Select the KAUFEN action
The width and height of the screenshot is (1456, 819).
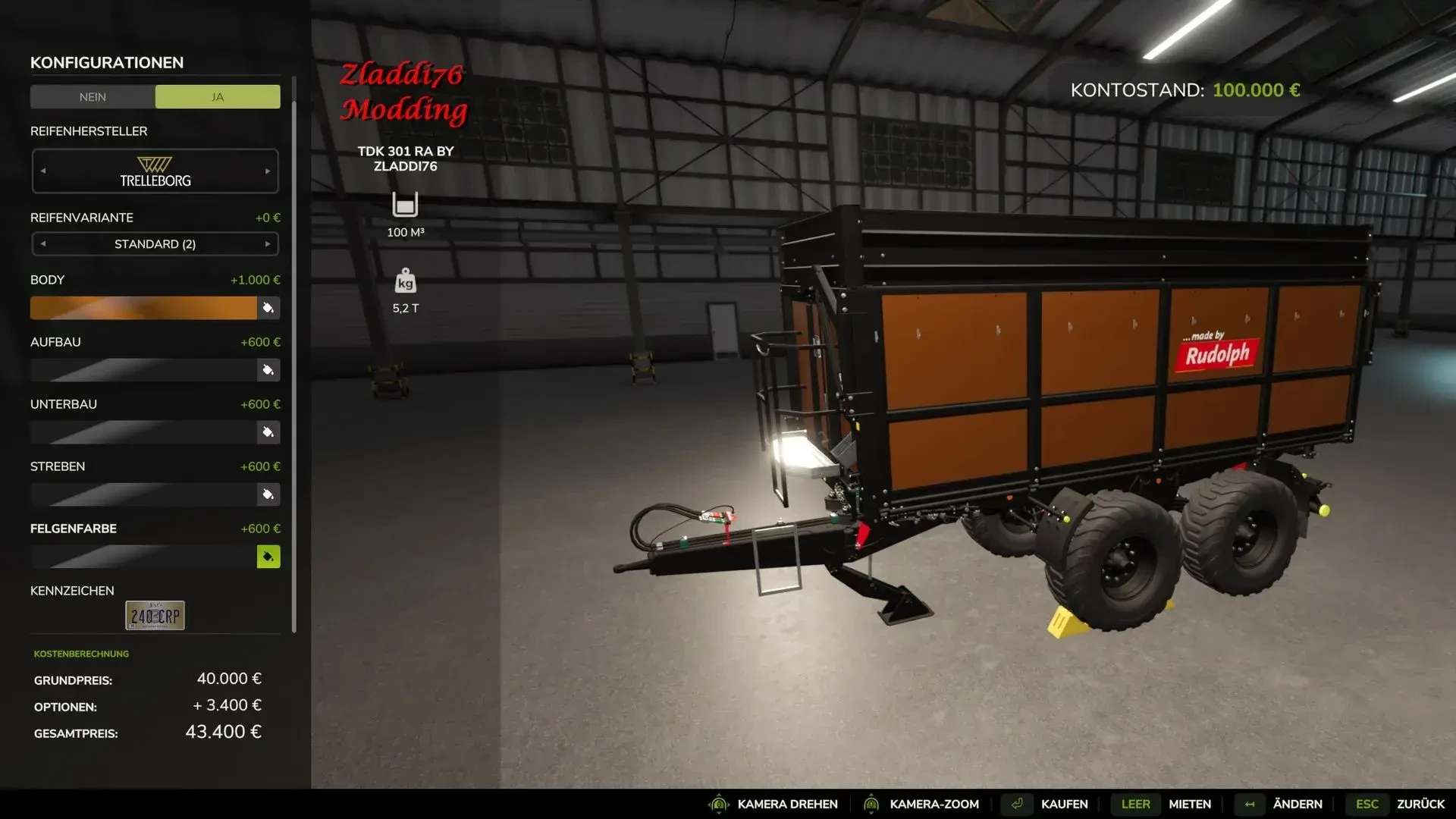tap(1065, 804)
